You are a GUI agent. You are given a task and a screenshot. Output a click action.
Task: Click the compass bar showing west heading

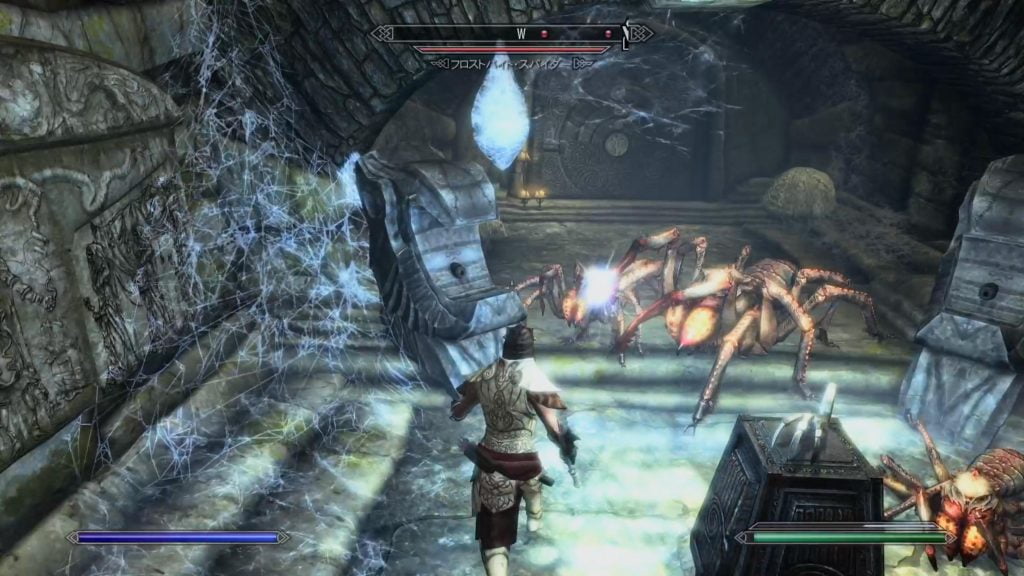coord(511,33)
